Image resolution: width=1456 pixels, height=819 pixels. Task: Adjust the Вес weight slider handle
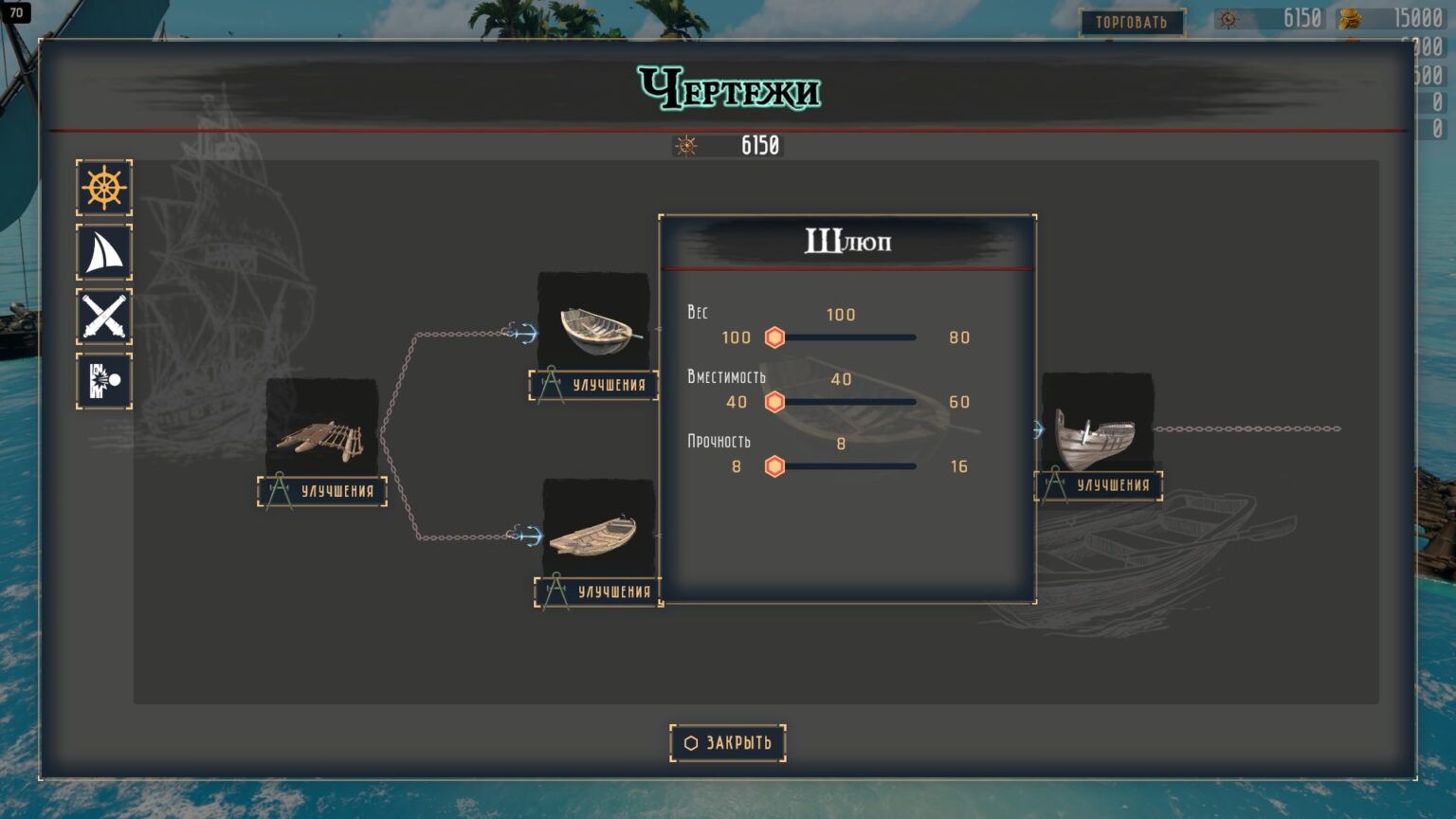tap(774, 337)
